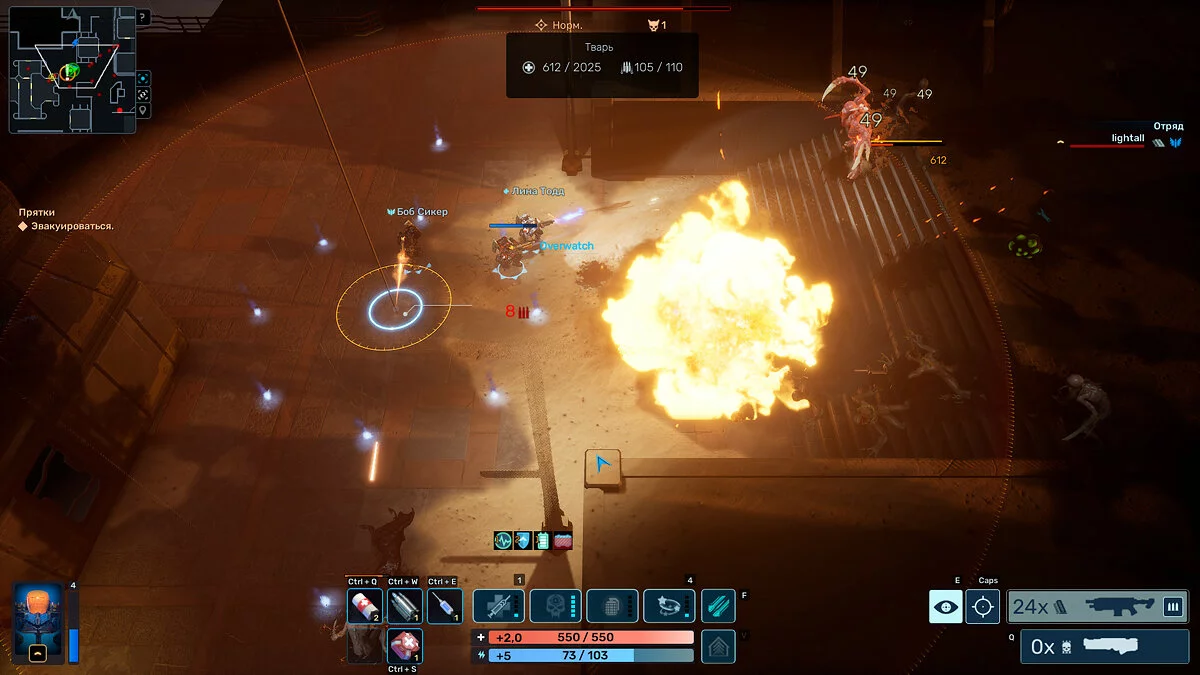Activate the syringe heal ability
Viewport: 1200px width, 675px height.
pyautogui.click(x=498, y=606)
